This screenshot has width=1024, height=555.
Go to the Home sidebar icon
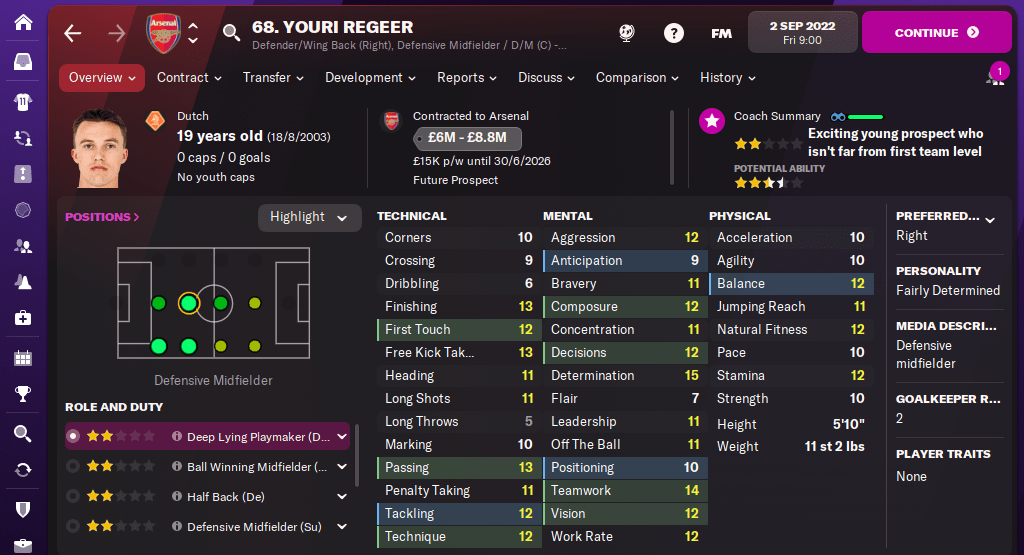click(x=23, y=21)
